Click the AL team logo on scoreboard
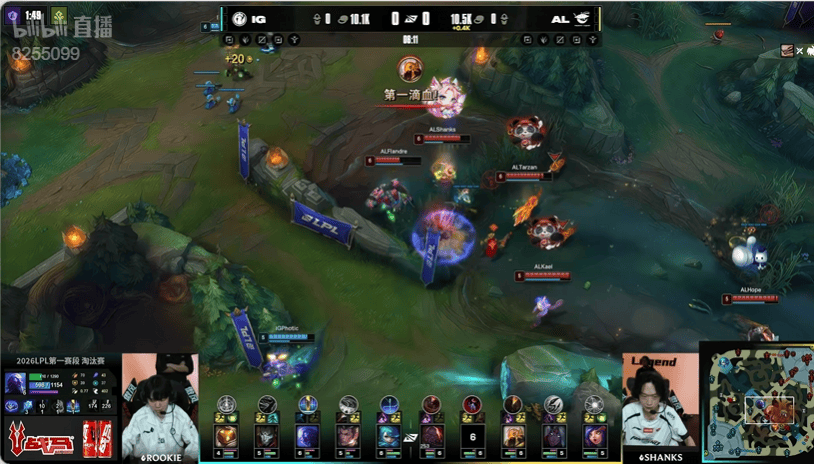814x464 pixels. click(582, 18)
